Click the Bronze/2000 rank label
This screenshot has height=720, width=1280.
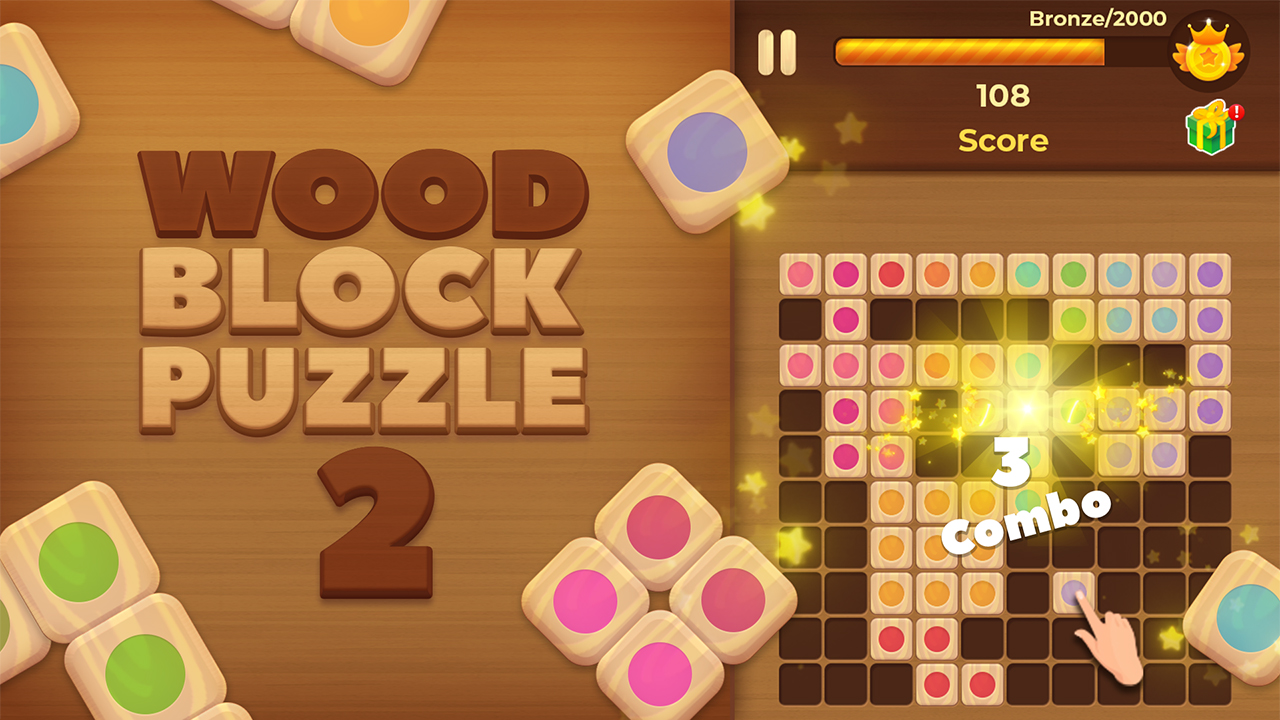[x=1098, y=17]
